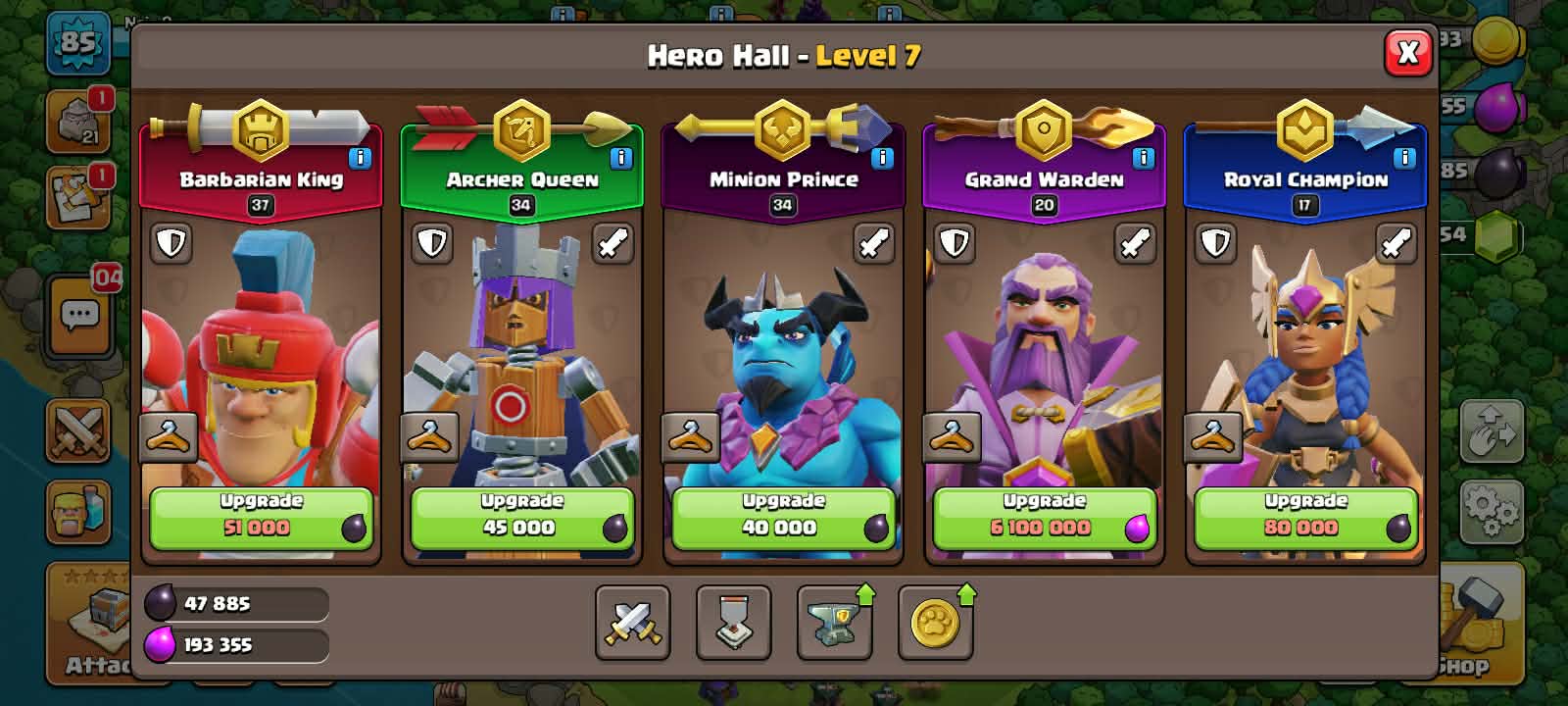View Minion Prince info
Viewport: 1568px width, 706px height.
pyautogui.click(x=882, y=158)
